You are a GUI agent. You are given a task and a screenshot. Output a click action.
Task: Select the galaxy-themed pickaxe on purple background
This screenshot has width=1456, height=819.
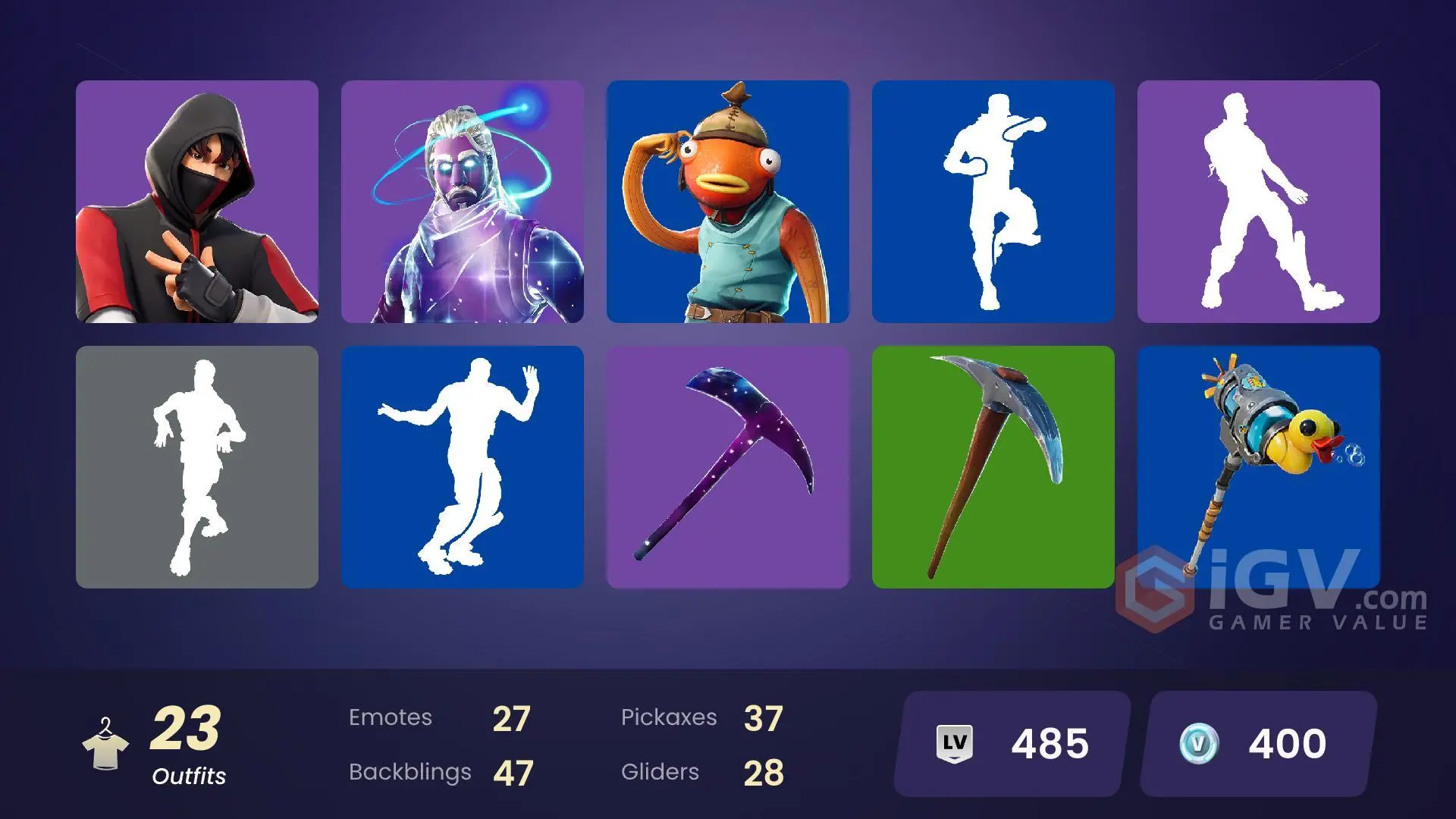click(x=728, y=468)
